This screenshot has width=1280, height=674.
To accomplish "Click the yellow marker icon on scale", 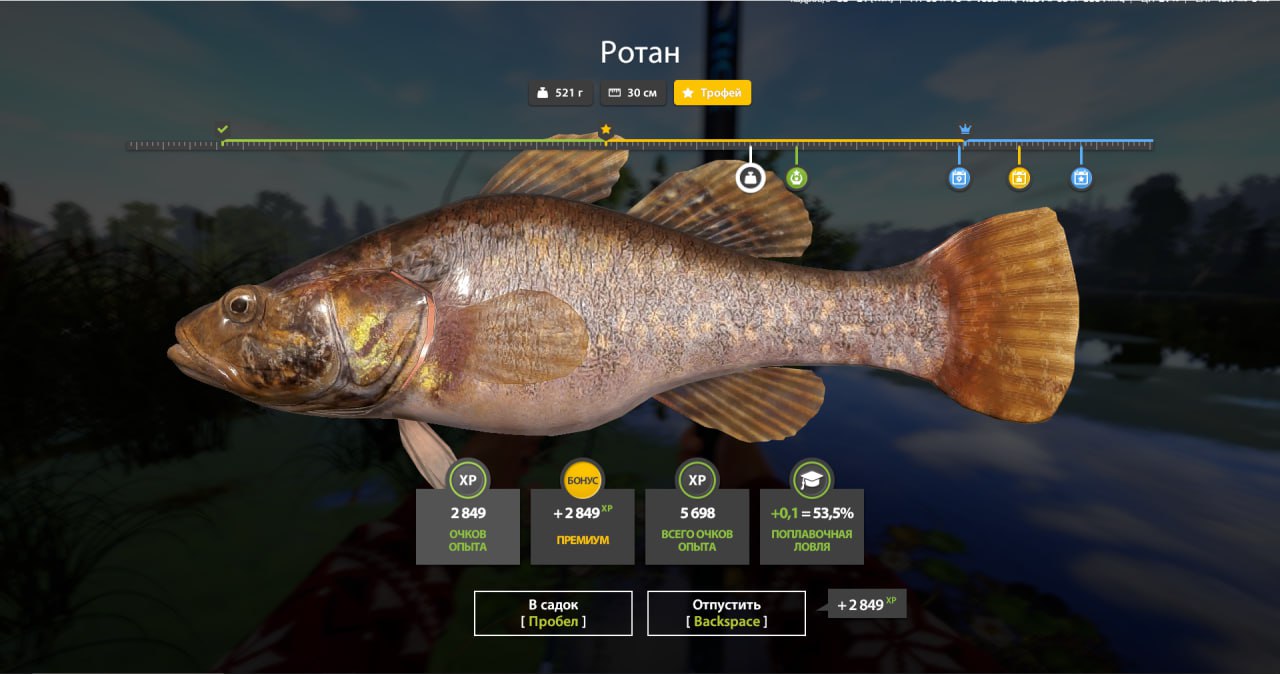I will tap(1019, 178).
